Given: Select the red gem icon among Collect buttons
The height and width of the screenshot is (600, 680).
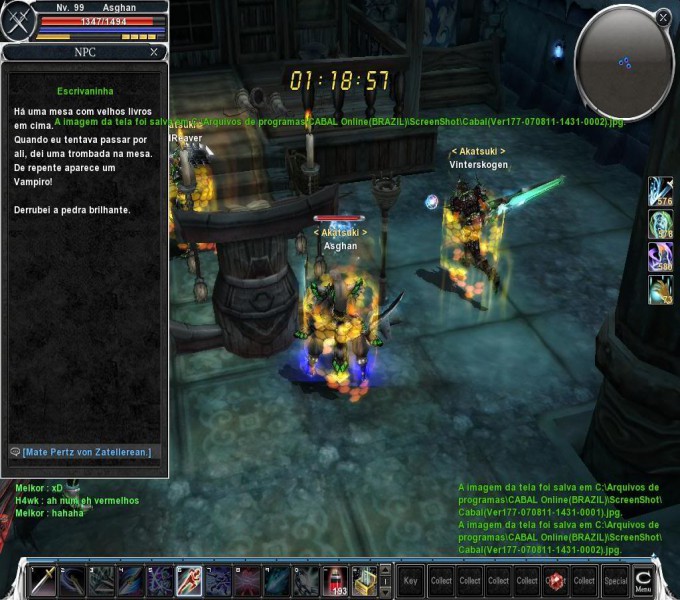Looking at the screenshot, I should (x=556, y=580).
